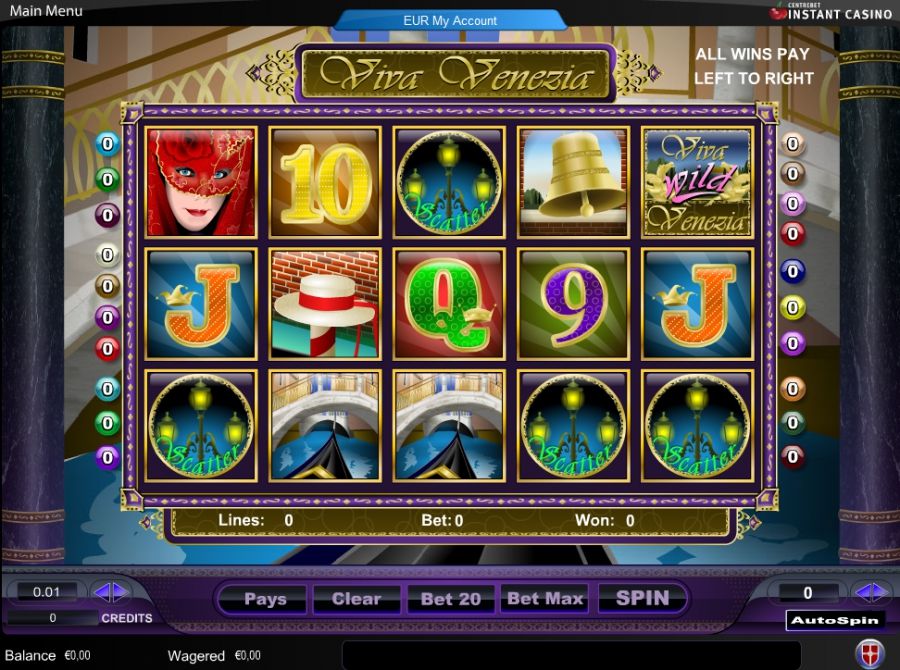The height and width of the screenshot is (670, 900).
Task: Decrease the 0.01 coin value
Action: tap(102, 592)
